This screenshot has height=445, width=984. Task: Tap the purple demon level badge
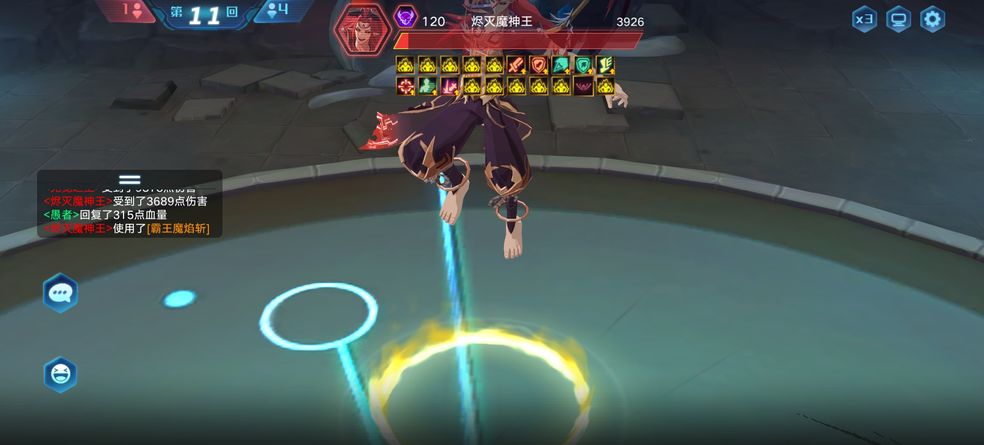click(x=405, y=19)
